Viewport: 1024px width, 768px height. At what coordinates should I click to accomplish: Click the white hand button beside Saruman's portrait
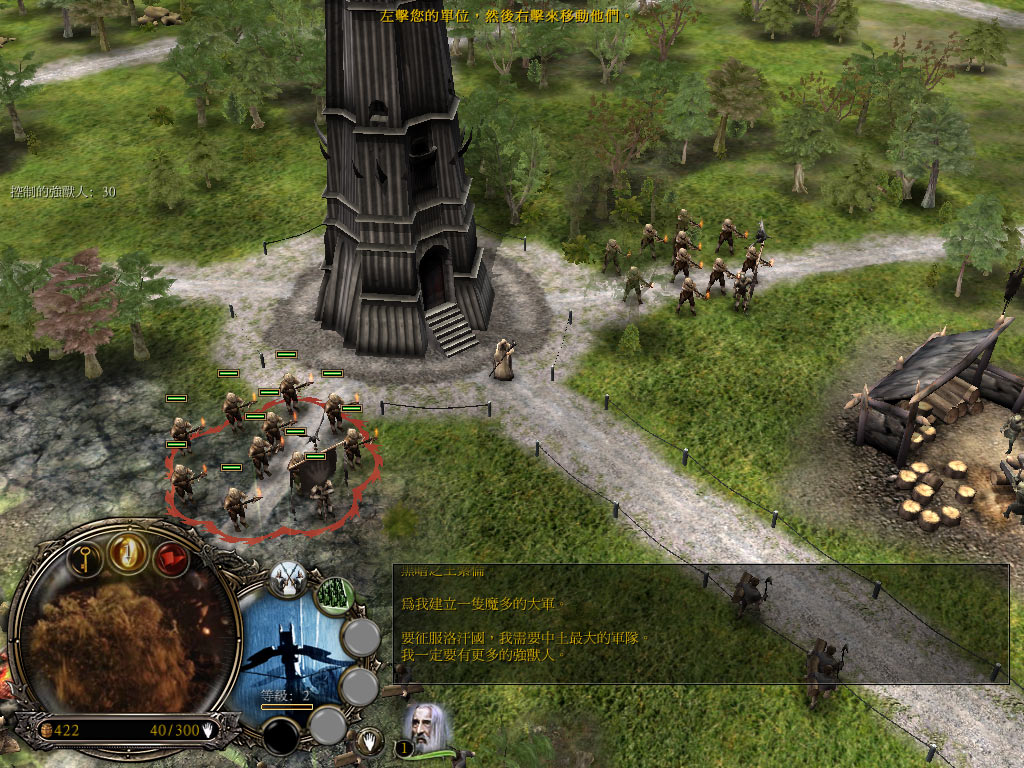coord(370,742)
